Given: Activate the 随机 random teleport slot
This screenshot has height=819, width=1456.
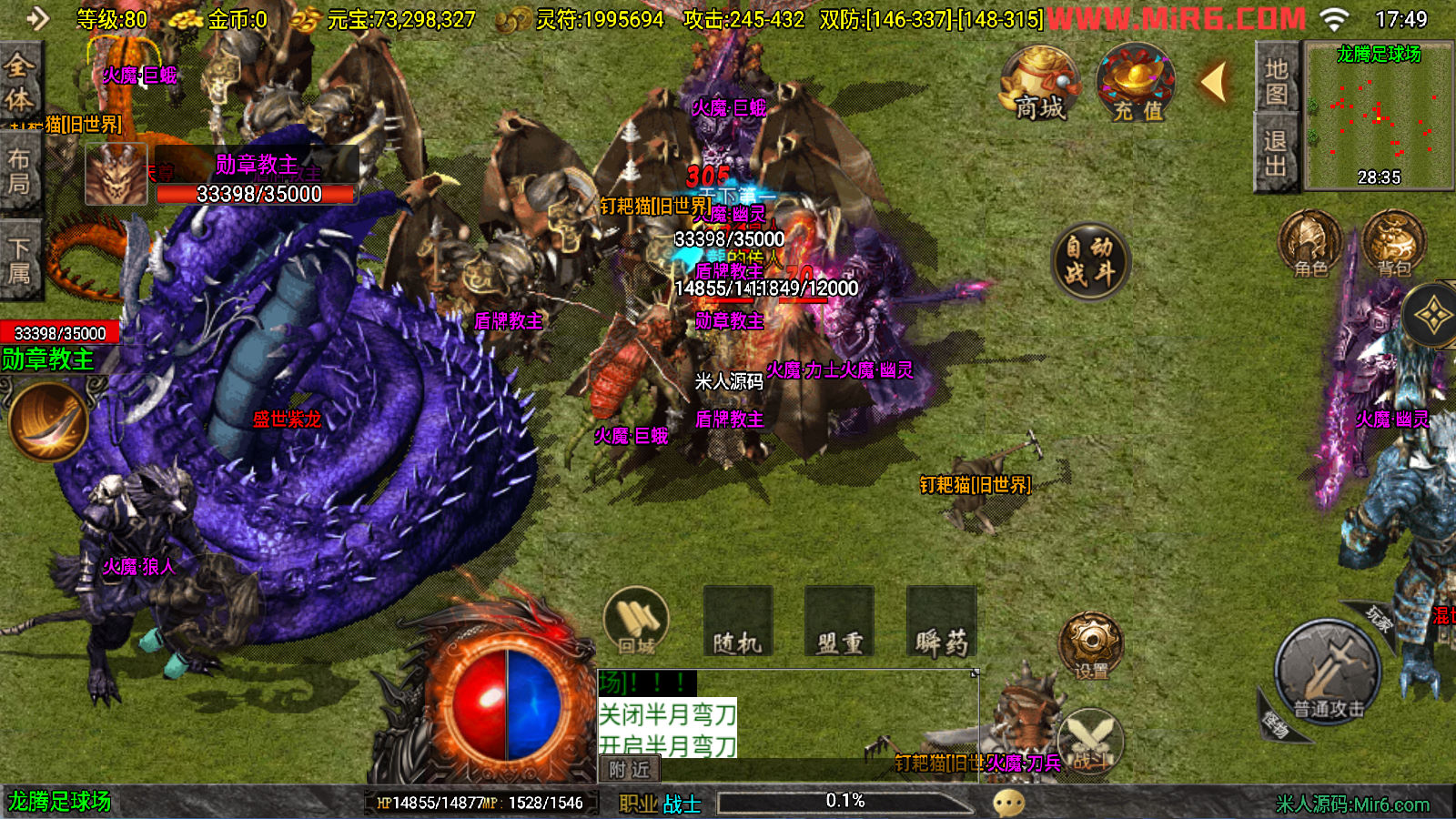Looking at the screenshot, I should (737, 622).
